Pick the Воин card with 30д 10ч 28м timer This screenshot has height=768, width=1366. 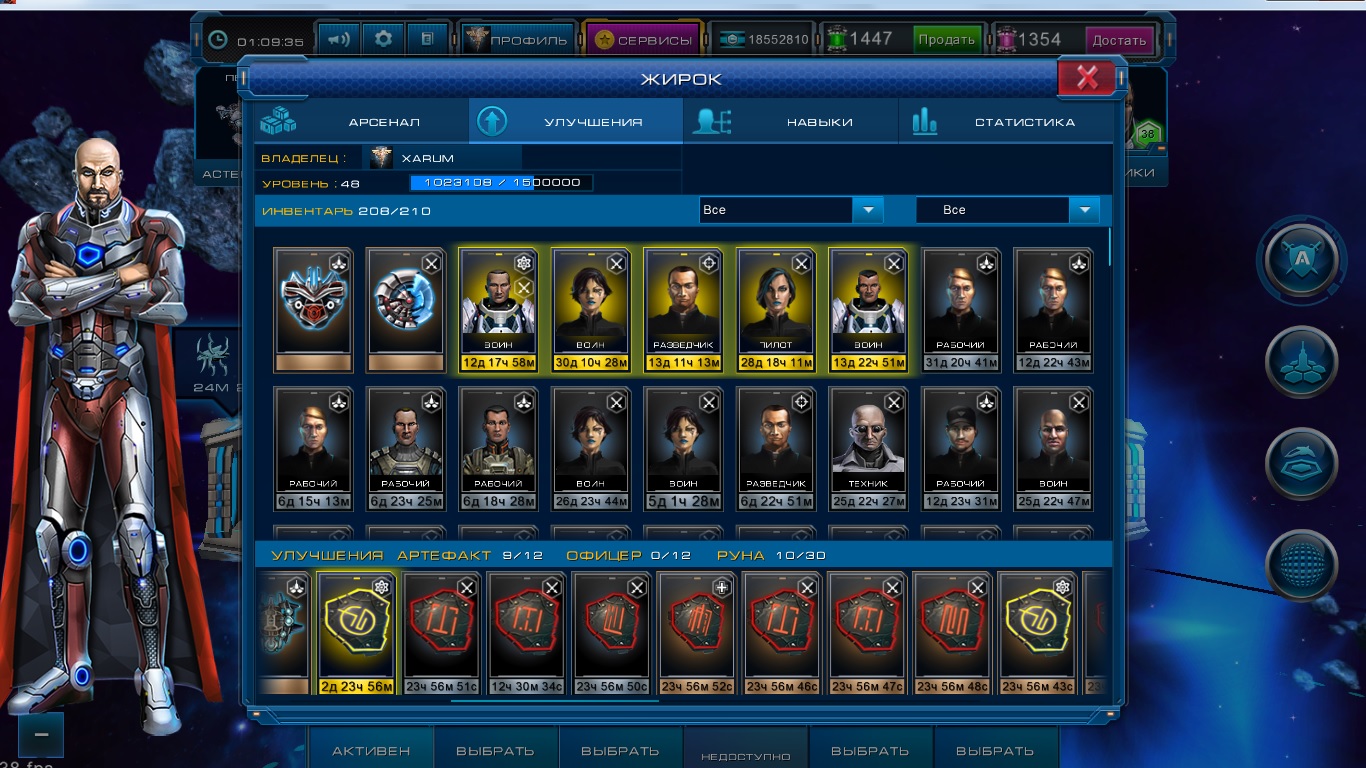(x=590, y=310)
